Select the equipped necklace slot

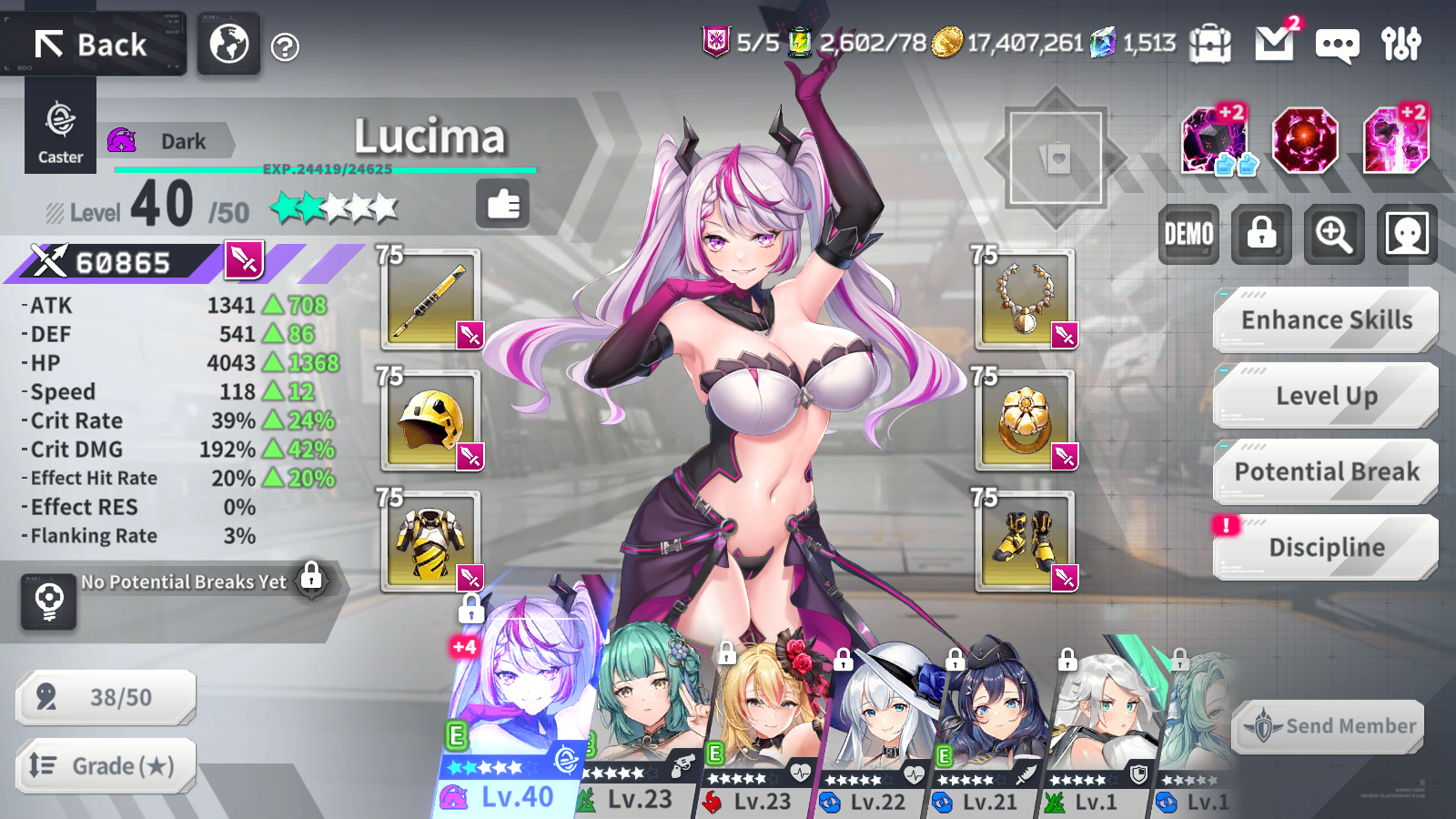click(1025, 298)
